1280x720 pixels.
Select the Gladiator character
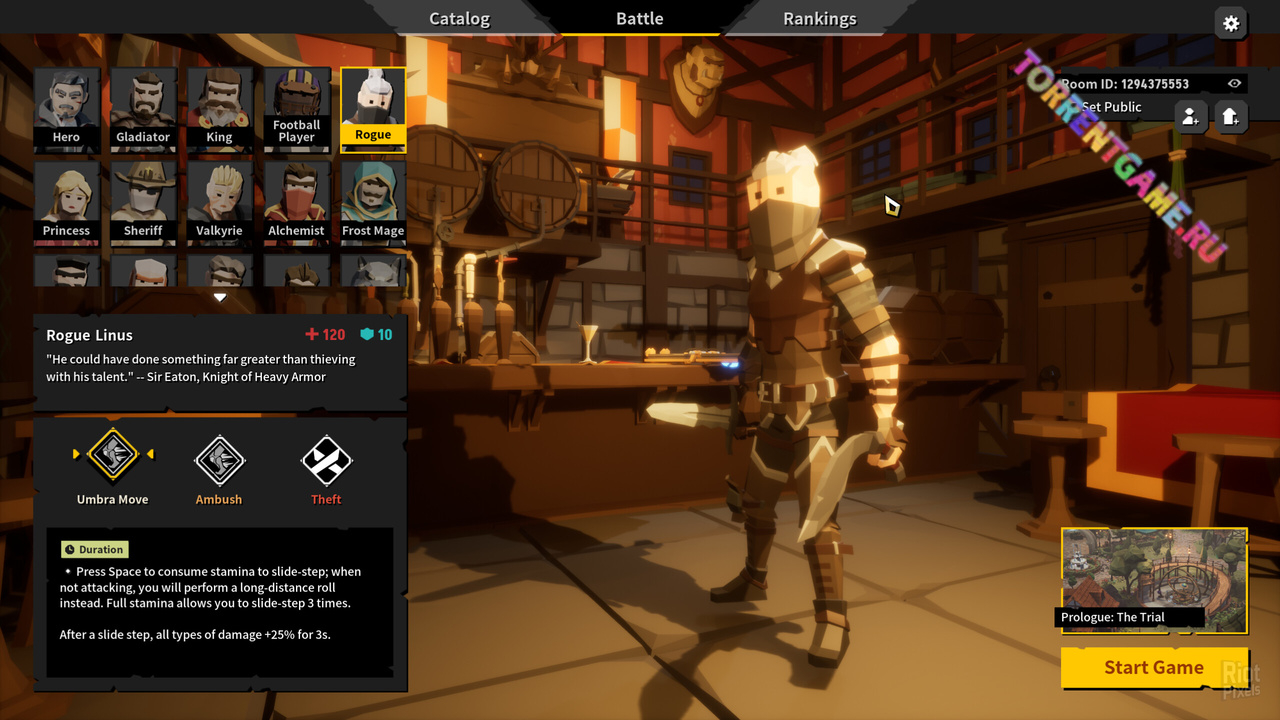[x=143, y=109]
